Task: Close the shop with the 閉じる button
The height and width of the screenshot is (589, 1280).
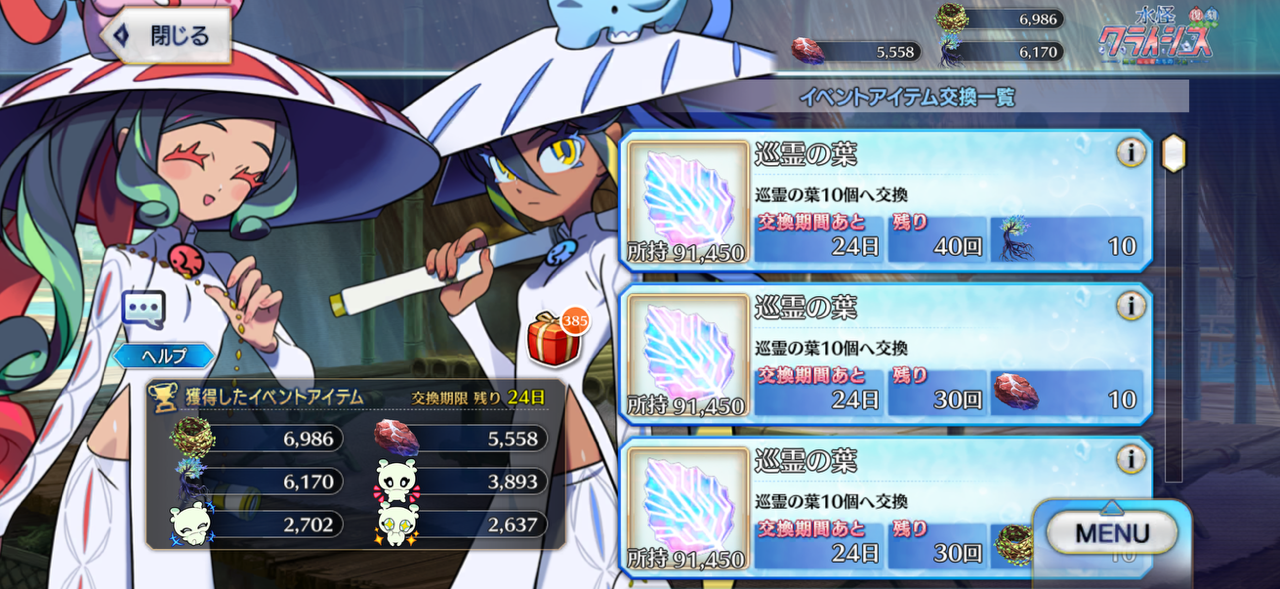Action: click(x=166, y=37)
